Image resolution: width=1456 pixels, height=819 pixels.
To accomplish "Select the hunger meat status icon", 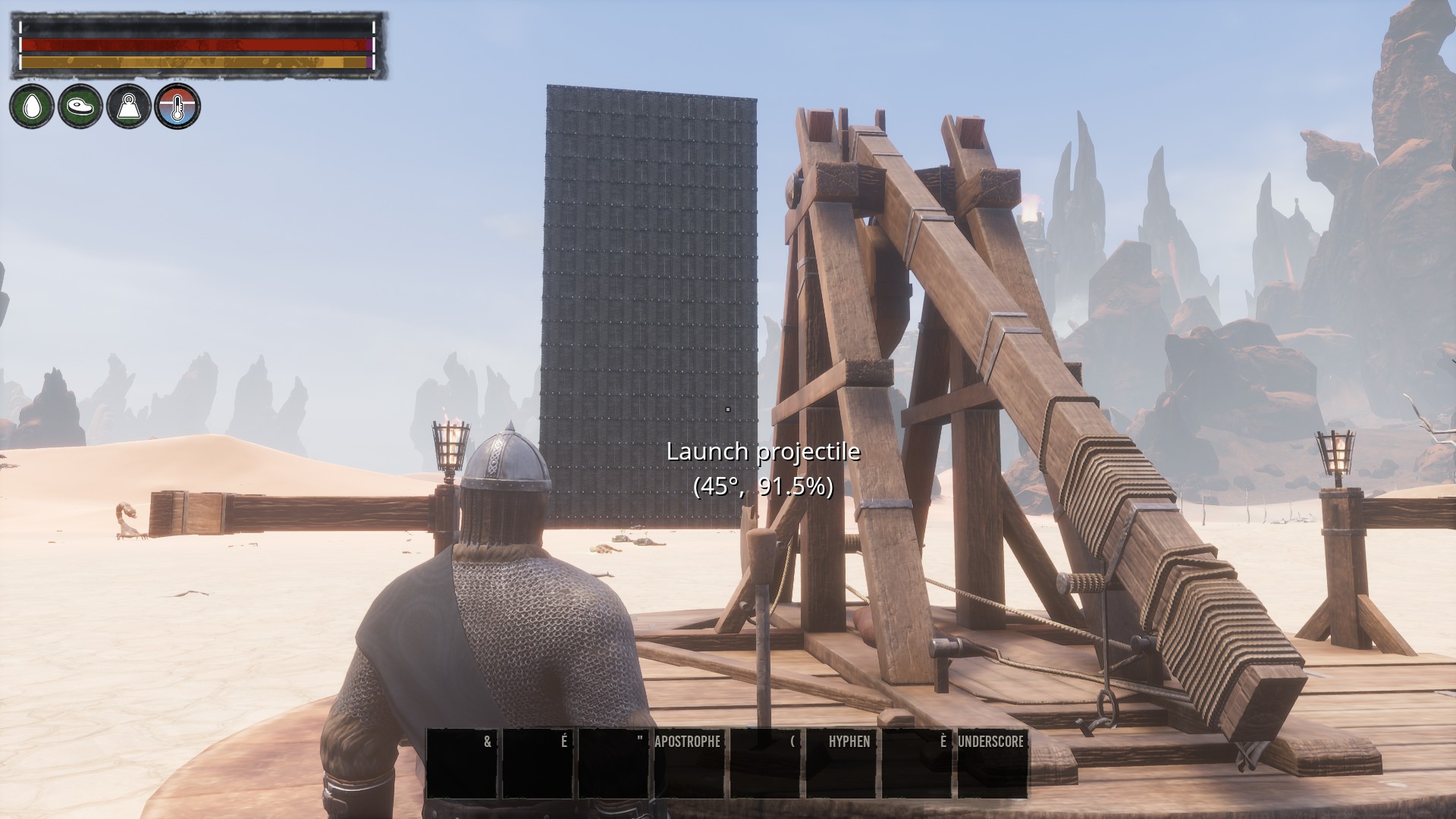I will [x=80, y=106].
